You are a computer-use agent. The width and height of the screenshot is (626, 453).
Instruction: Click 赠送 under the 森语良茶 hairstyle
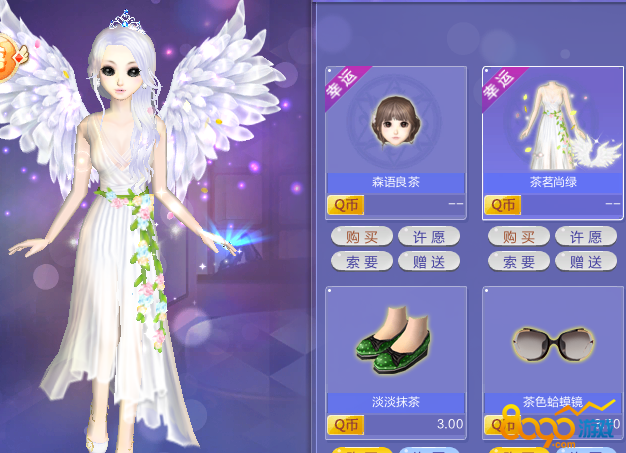click(x=429, y=262)
